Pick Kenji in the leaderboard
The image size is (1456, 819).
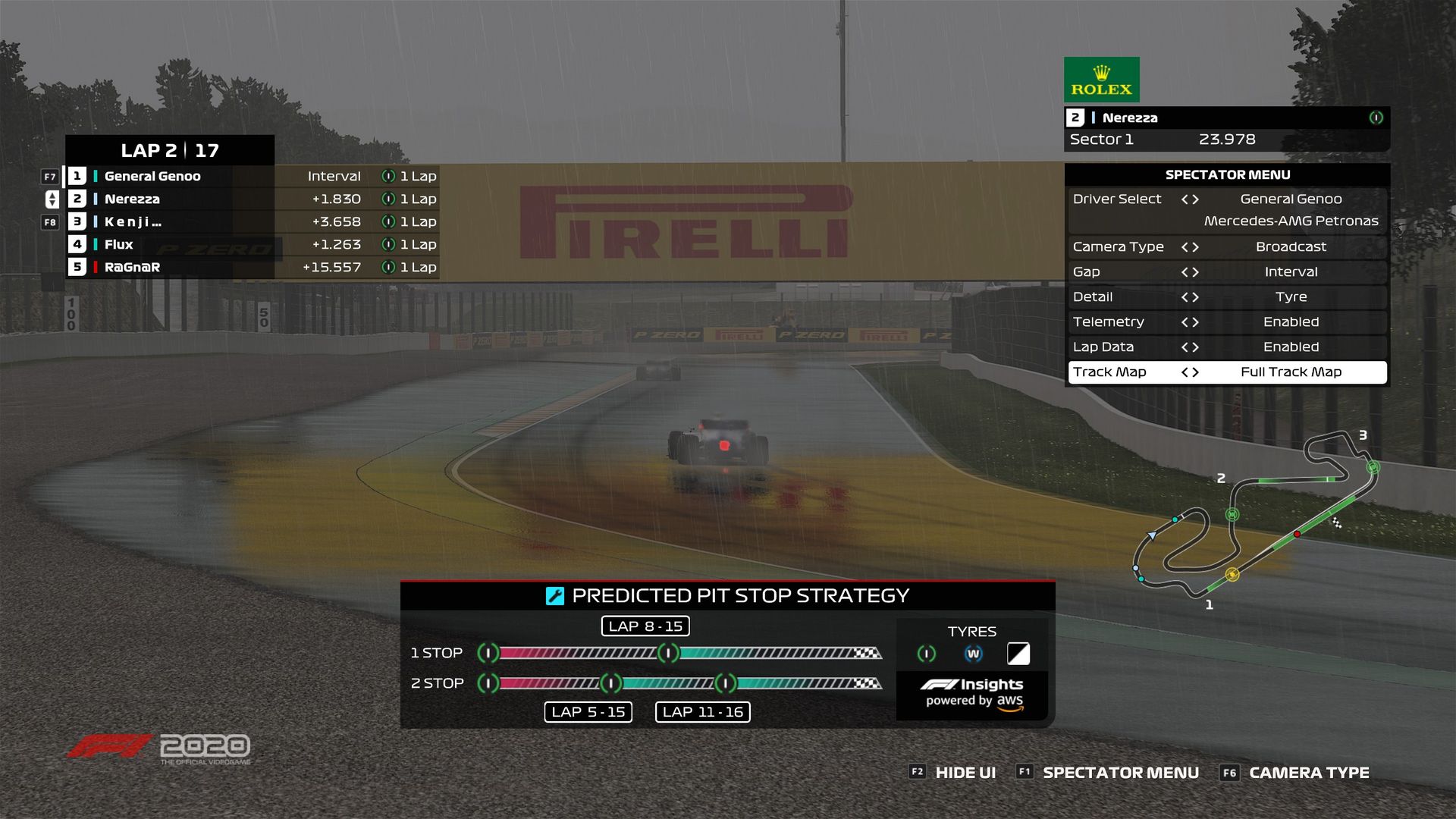(x=133, y=222)
